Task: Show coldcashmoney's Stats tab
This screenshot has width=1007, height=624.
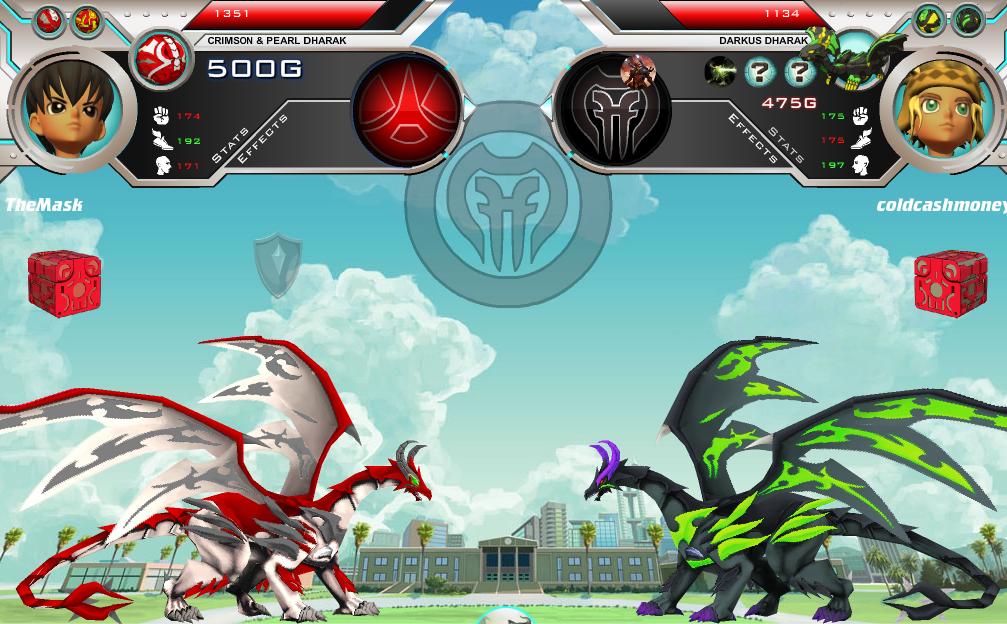Action: tap(785, 145)
